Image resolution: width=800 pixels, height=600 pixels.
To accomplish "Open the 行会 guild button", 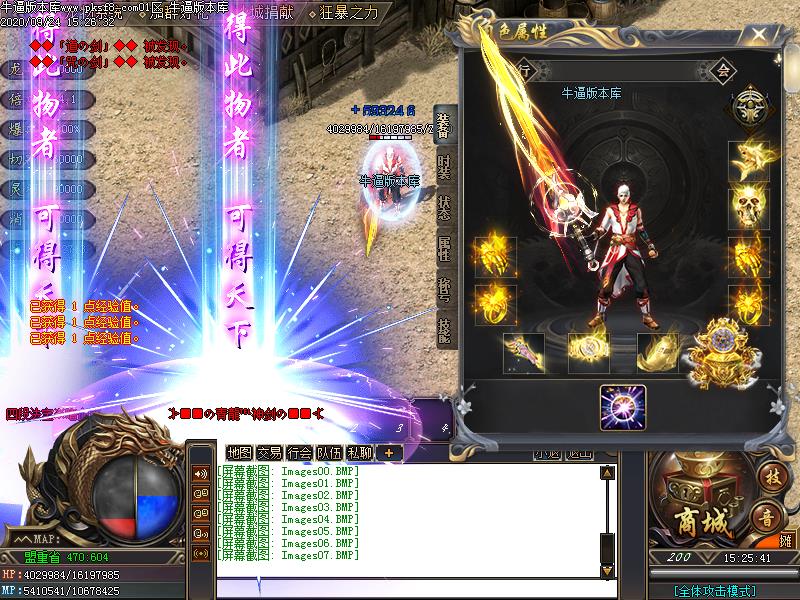I will tap(299, 452).
